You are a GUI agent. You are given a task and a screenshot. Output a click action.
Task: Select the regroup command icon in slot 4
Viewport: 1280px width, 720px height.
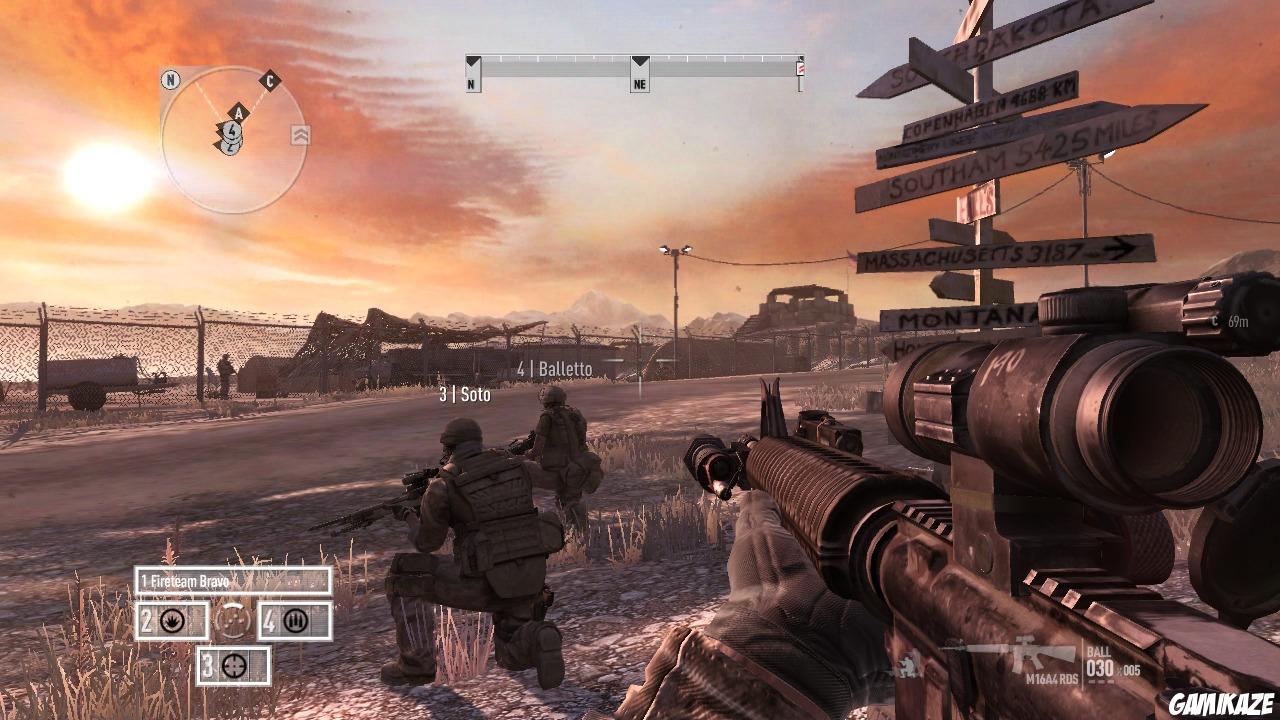[295, 621]
